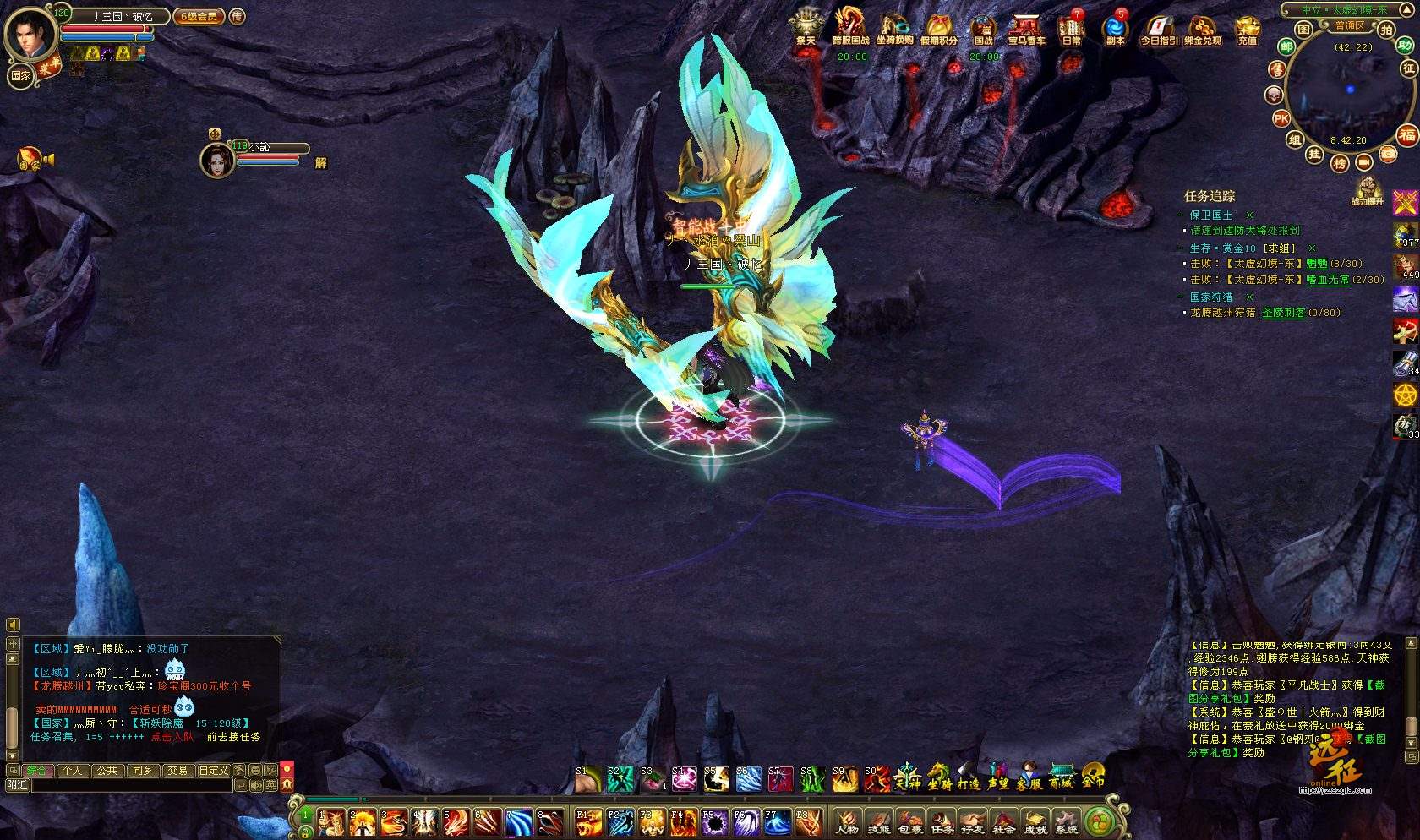This screenshot has width=1420, height=840.
Task: Switch chat to the 个人 personal tab
Action: coord(72,770)
